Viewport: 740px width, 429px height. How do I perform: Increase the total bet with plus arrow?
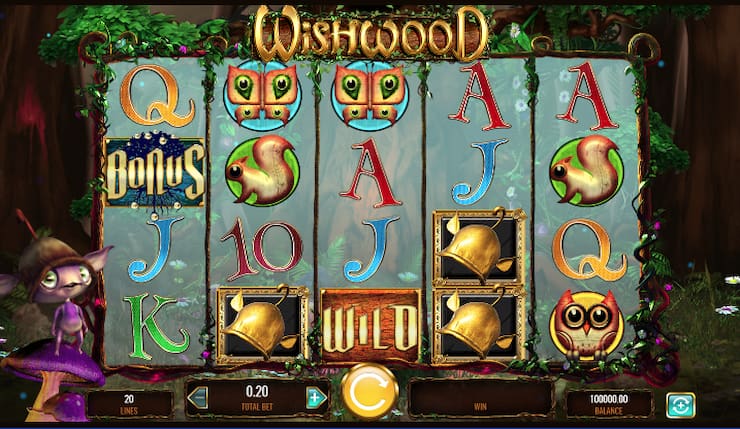point(317,398)
